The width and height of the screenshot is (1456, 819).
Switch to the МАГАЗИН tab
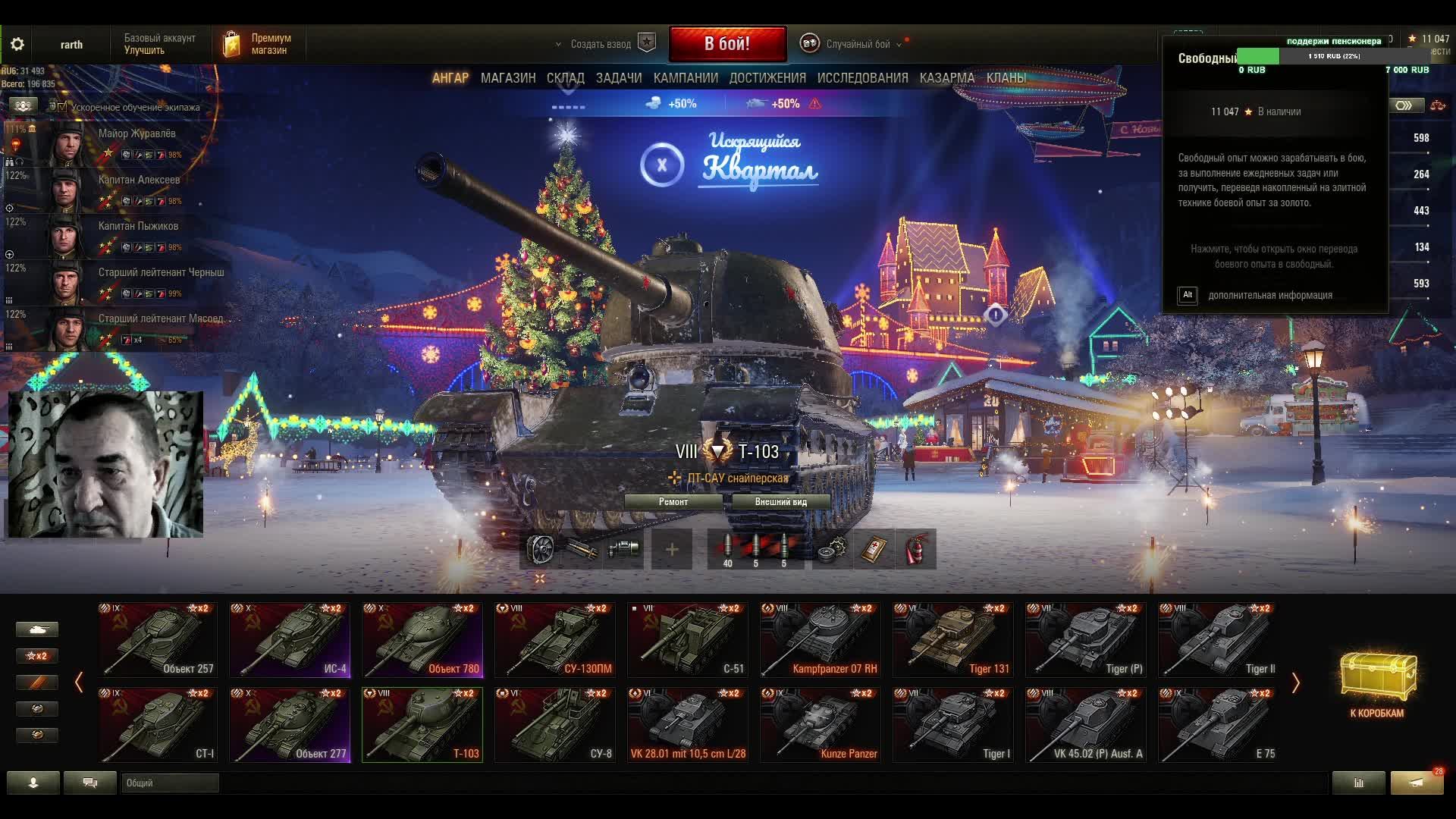tap(508, 78)
